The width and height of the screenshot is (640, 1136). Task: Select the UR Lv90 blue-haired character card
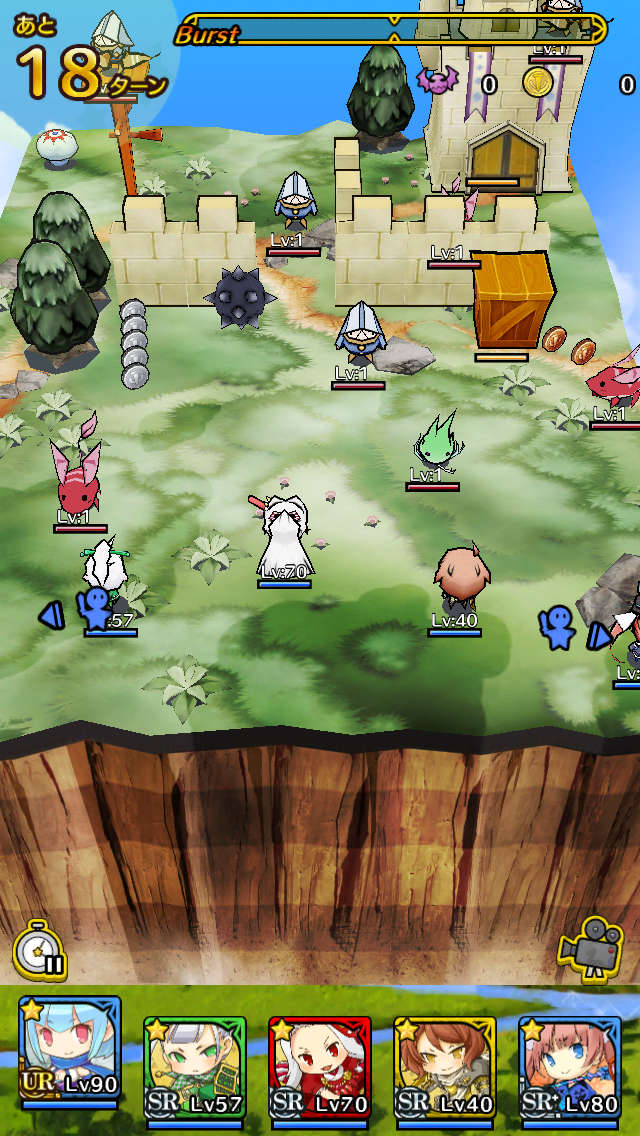(69, 1057)
